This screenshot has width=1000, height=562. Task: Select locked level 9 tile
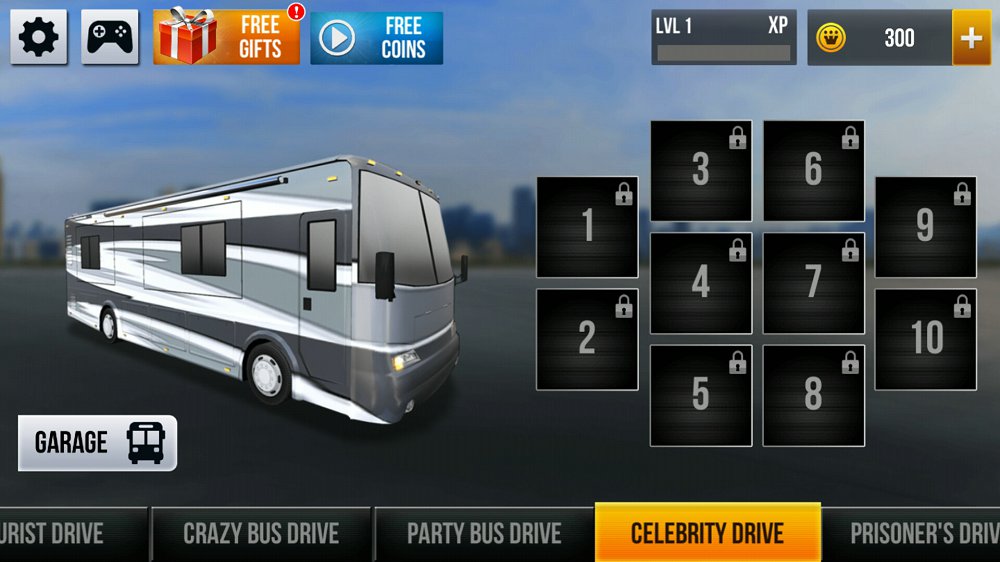[x=926, y=227]
